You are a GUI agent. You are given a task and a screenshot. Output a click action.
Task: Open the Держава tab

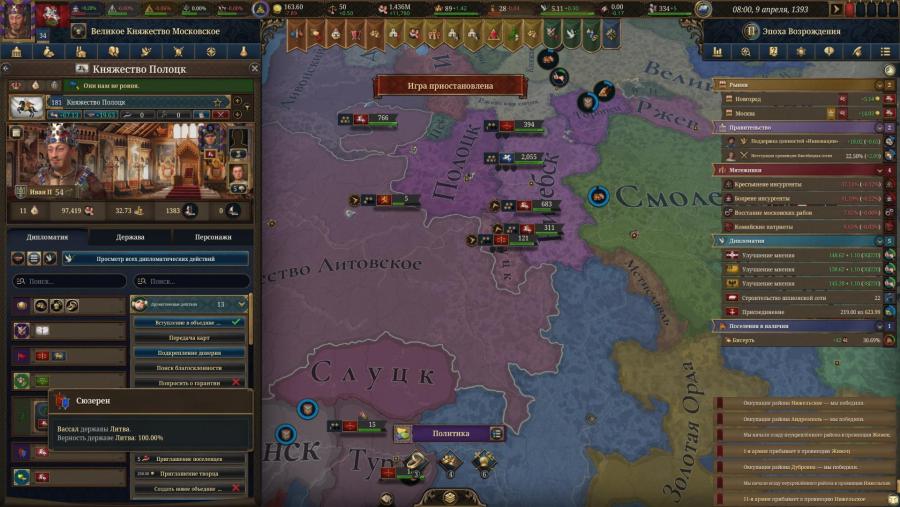(x=130, y=237)
